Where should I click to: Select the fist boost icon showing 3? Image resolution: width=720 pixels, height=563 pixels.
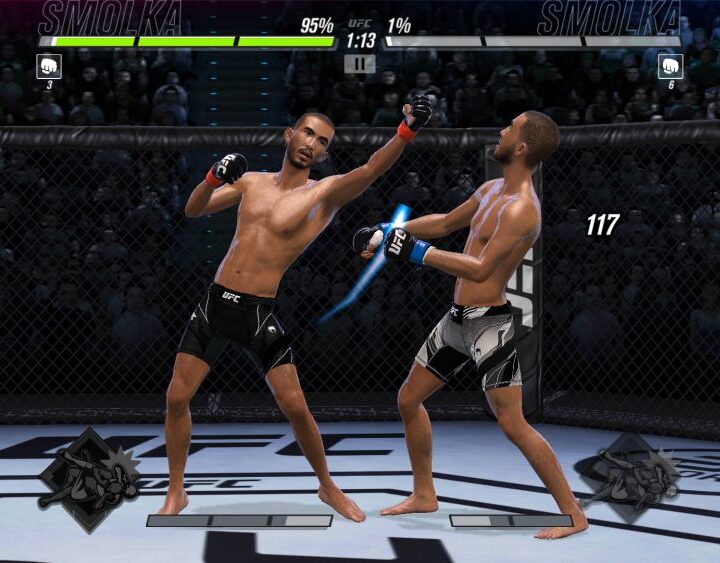pyautogui.click(x=49, y=67)
